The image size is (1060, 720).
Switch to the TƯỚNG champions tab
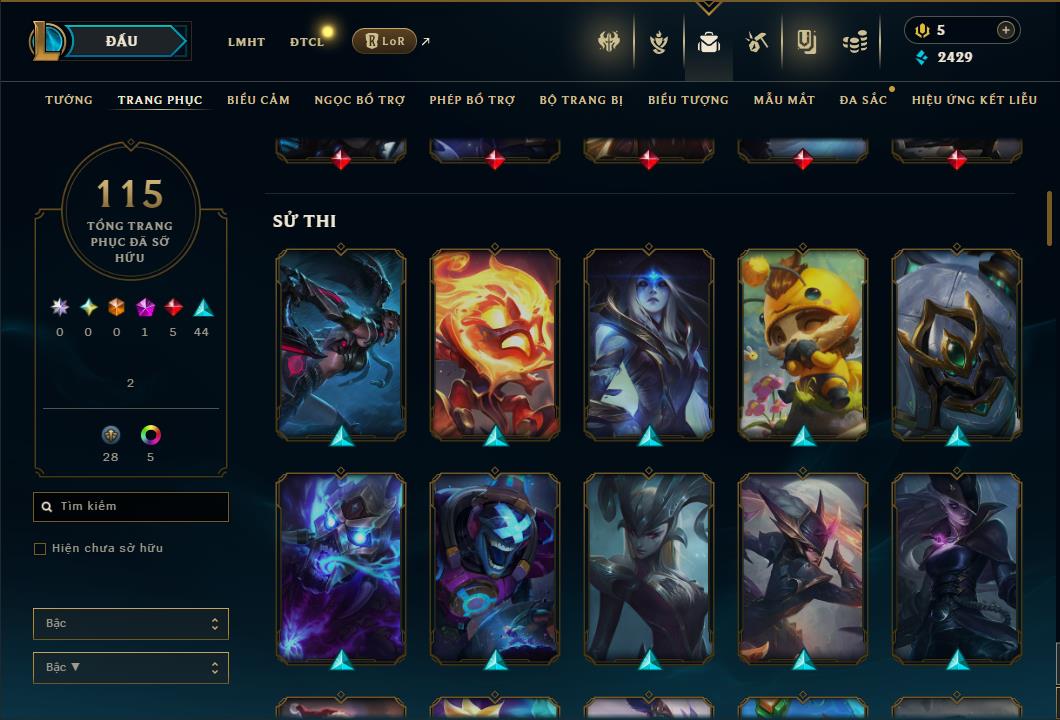[69, 100]
